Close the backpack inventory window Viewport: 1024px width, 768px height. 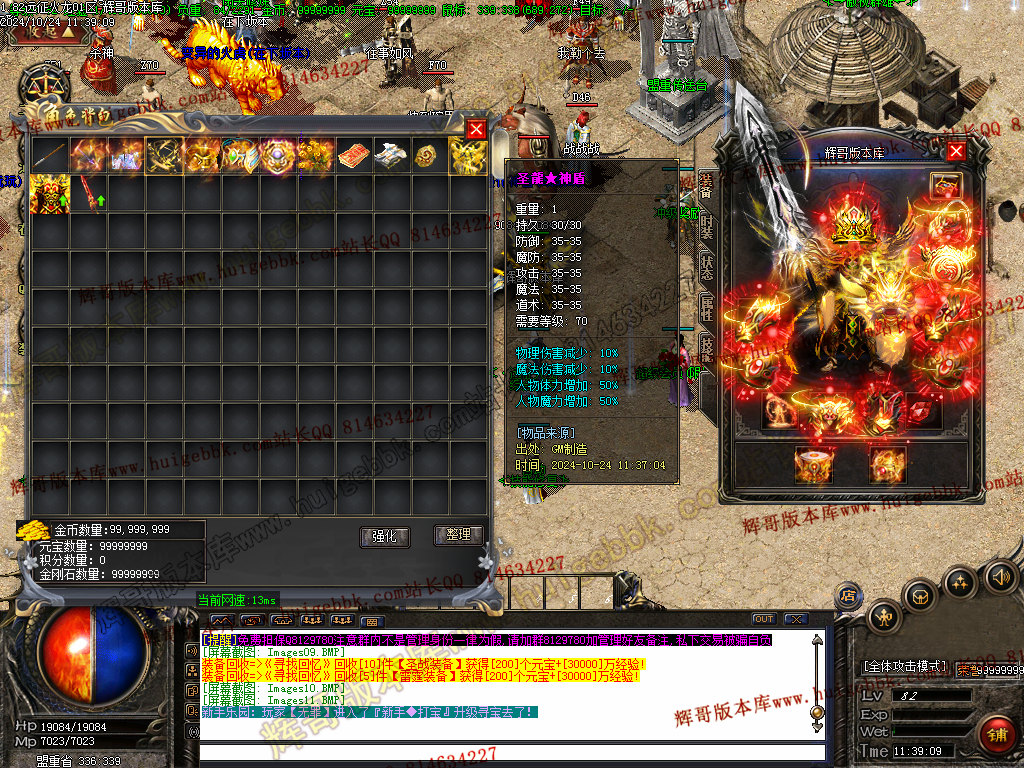[476, 129]
